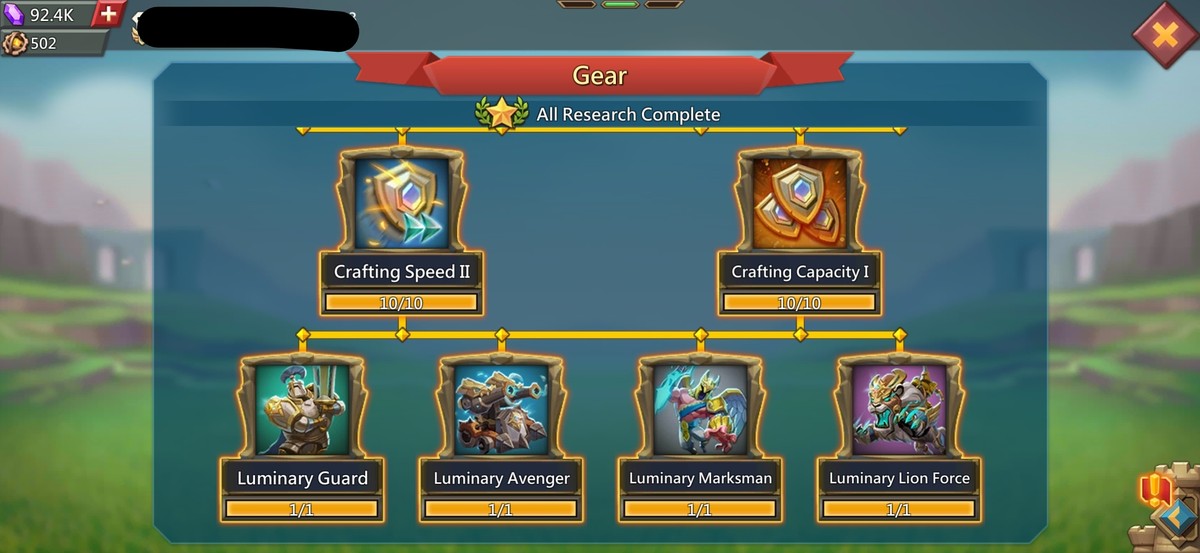This screenshot has width=1200, height=553.
Task: Close the Gear research window
Action: pos(1165,35)
